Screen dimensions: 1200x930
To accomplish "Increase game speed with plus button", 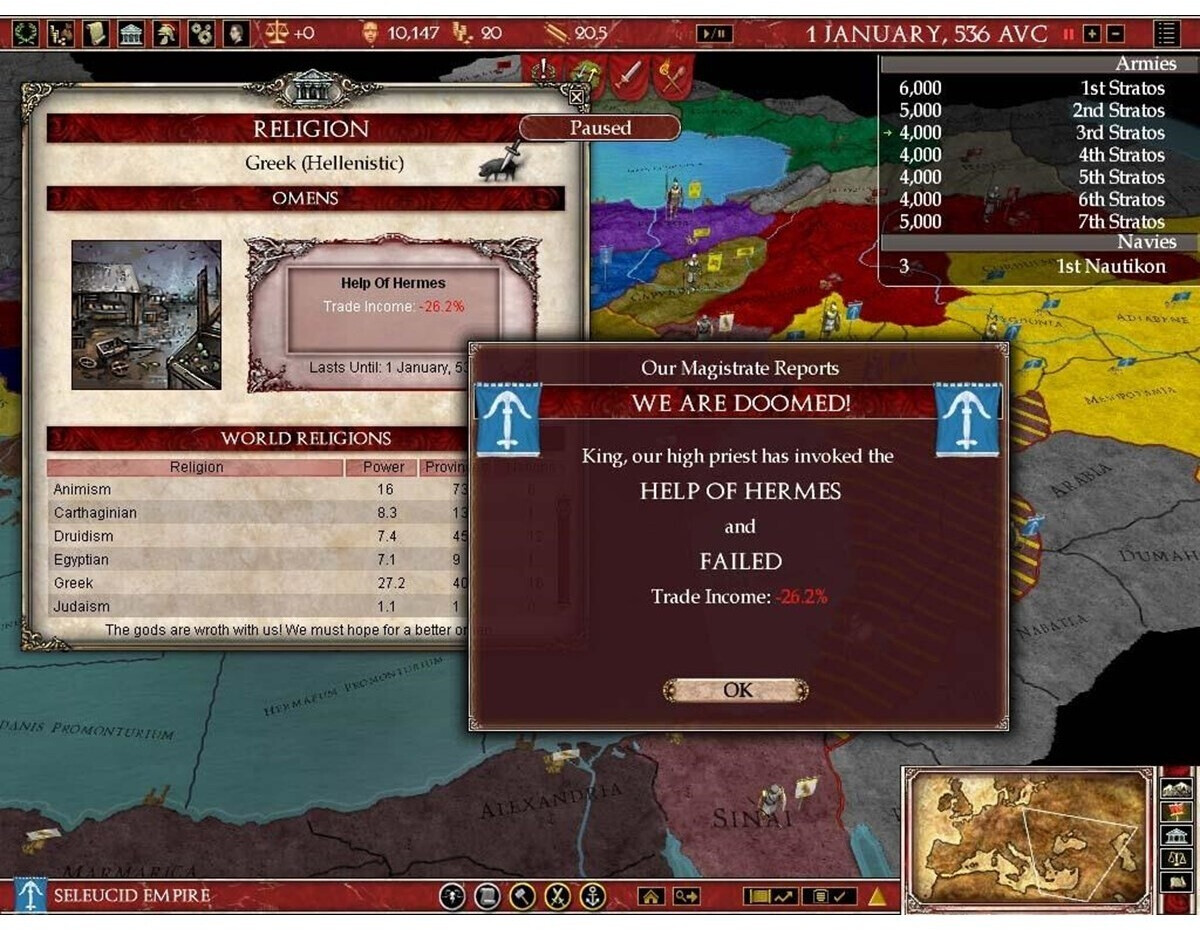I will (1092, 34).
